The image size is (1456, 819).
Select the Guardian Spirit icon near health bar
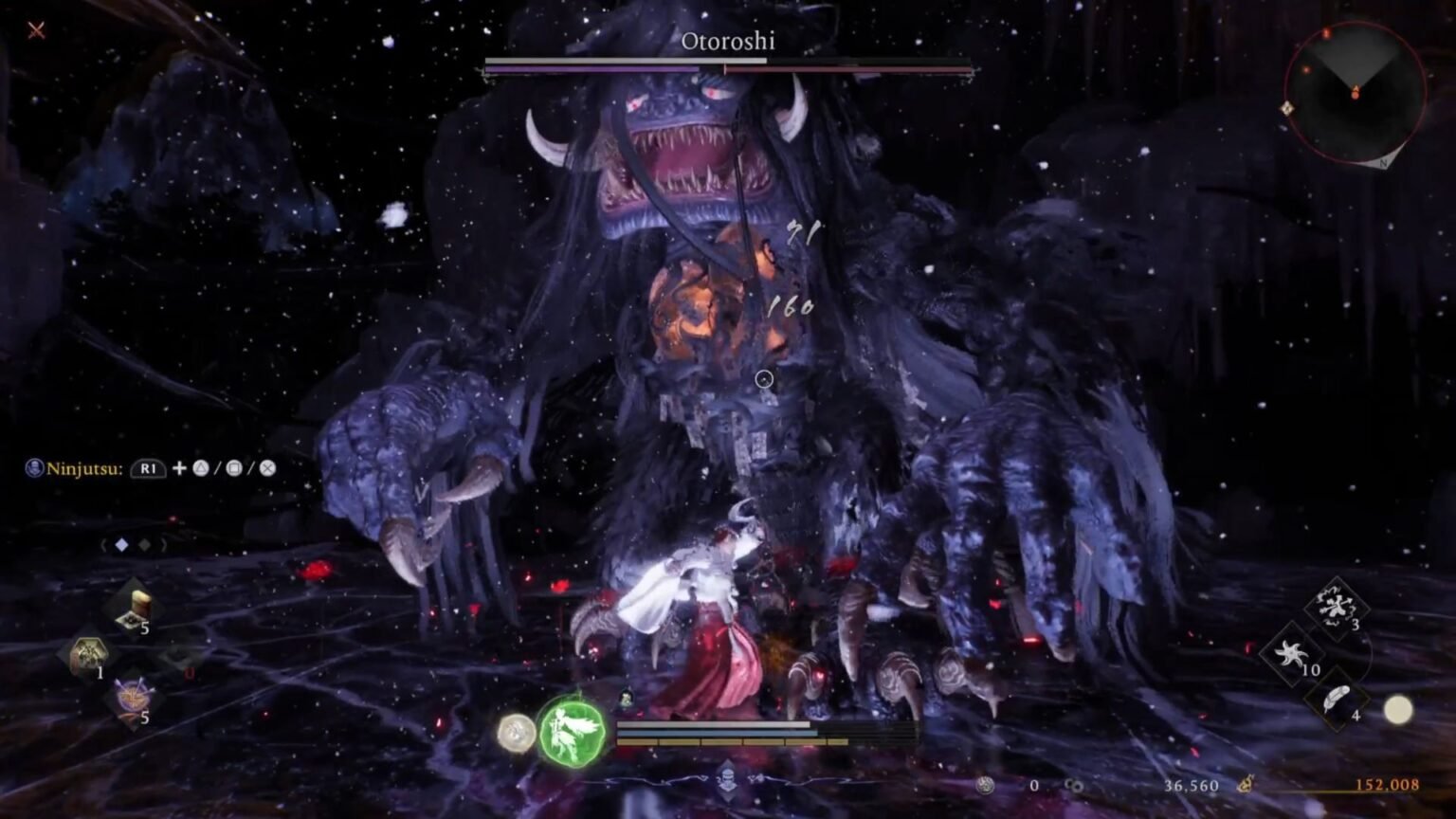(x=573, y=733)
